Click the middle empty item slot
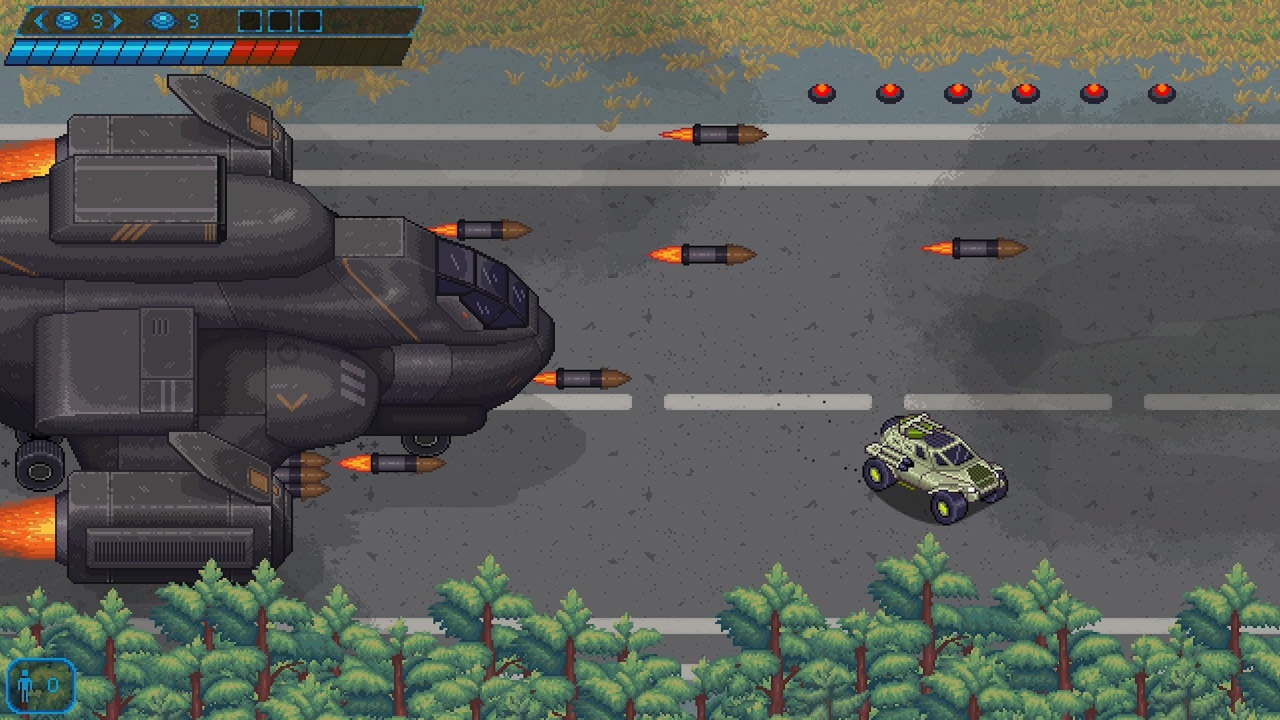The width and height of the screenshot is (1280, 720). [x=278, y=19]
